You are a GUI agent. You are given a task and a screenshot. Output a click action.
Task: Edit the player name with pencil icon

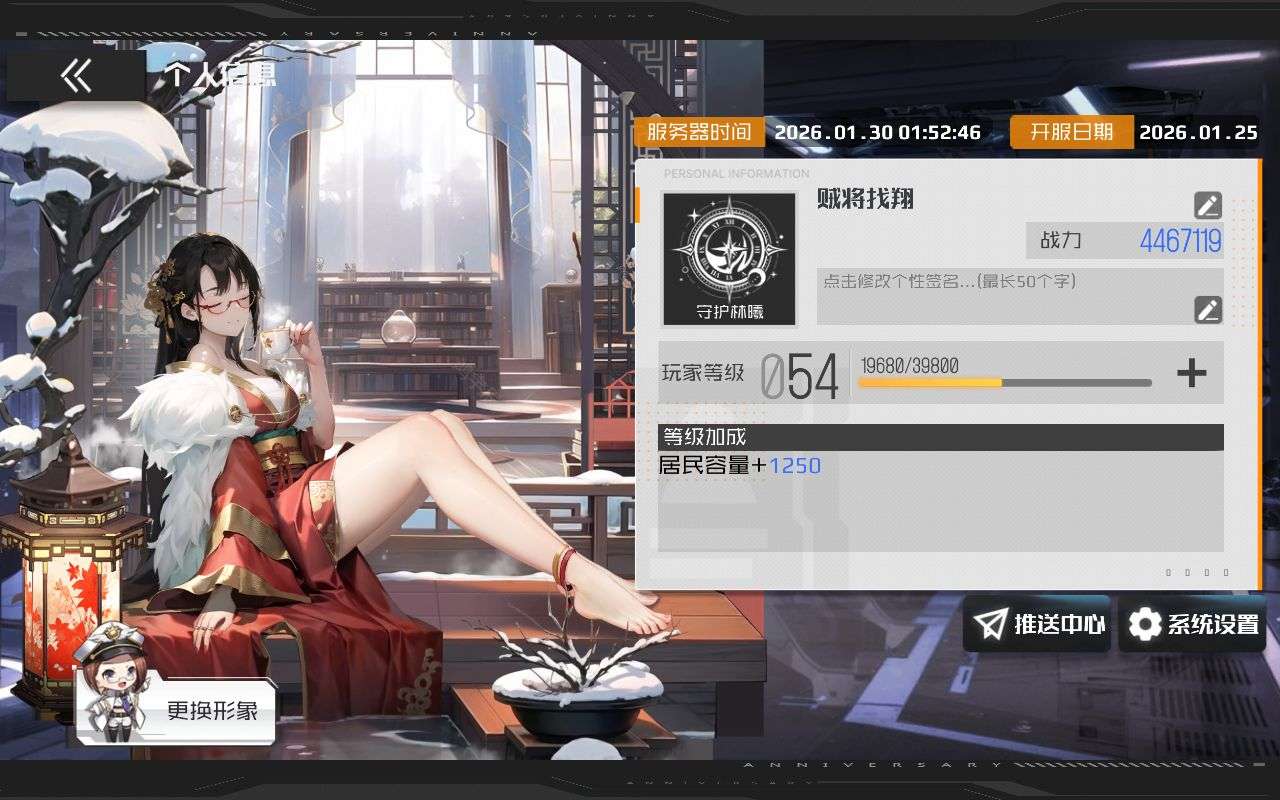pyautogui.click(x=1208, y=205)
